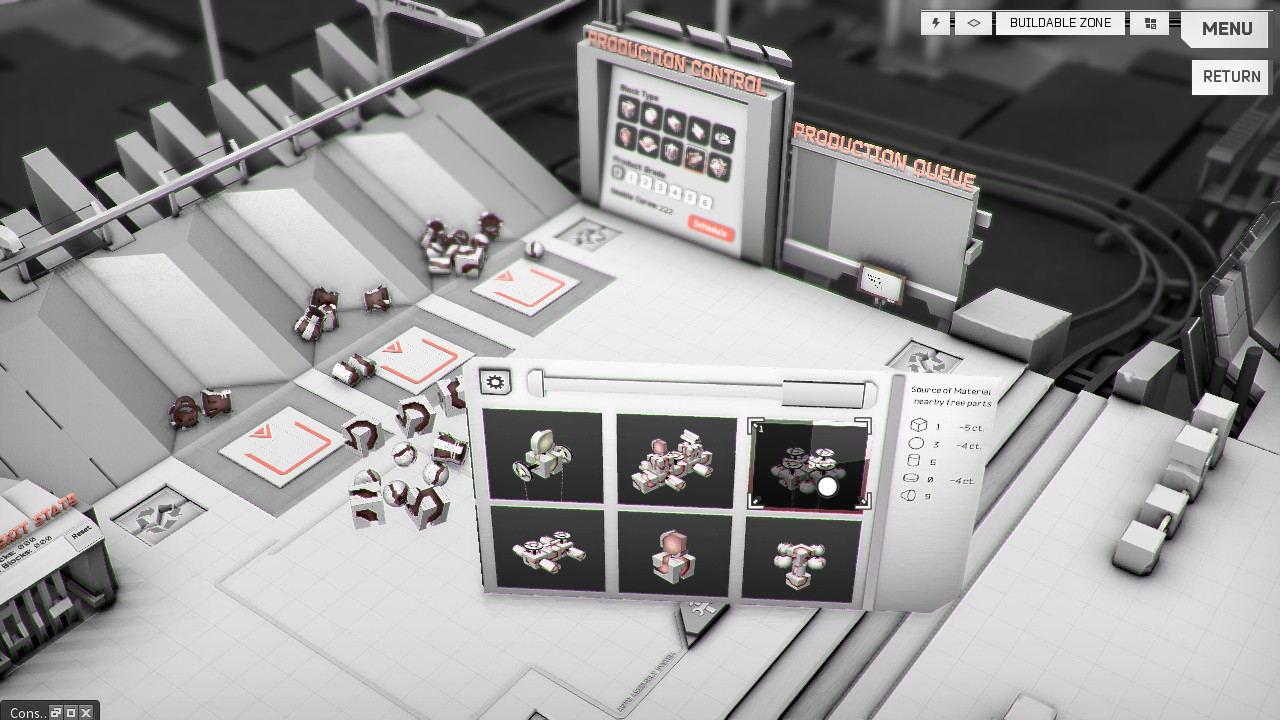Select Product Grade 6

(x=704, y=200)
